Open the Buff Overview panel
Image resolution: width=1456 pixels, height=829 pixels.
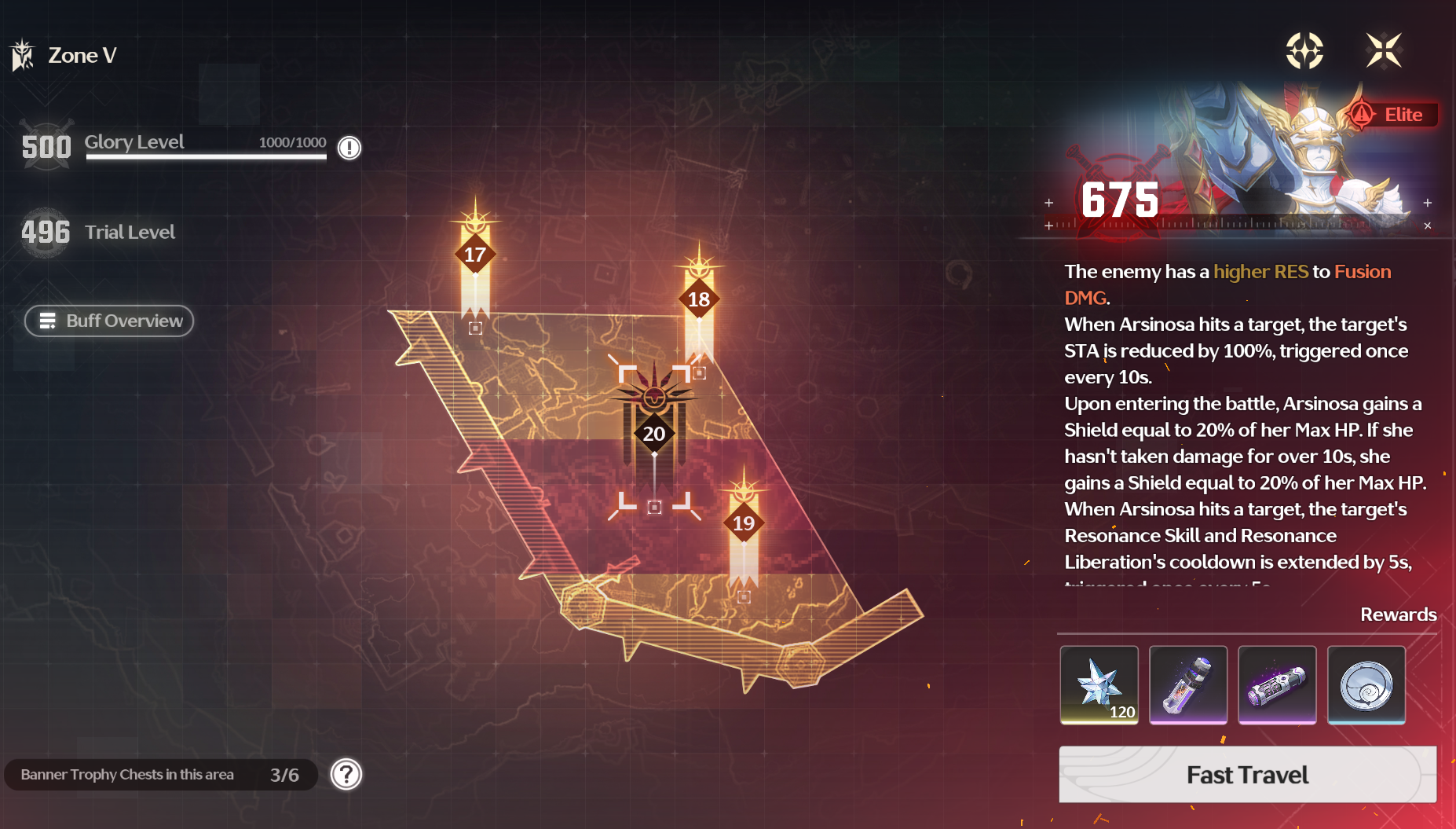109,321
